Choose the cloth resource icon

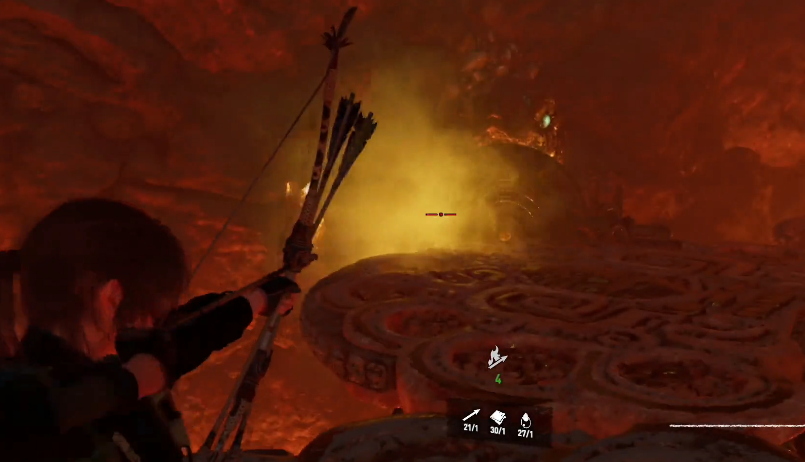tap(498, 416)
